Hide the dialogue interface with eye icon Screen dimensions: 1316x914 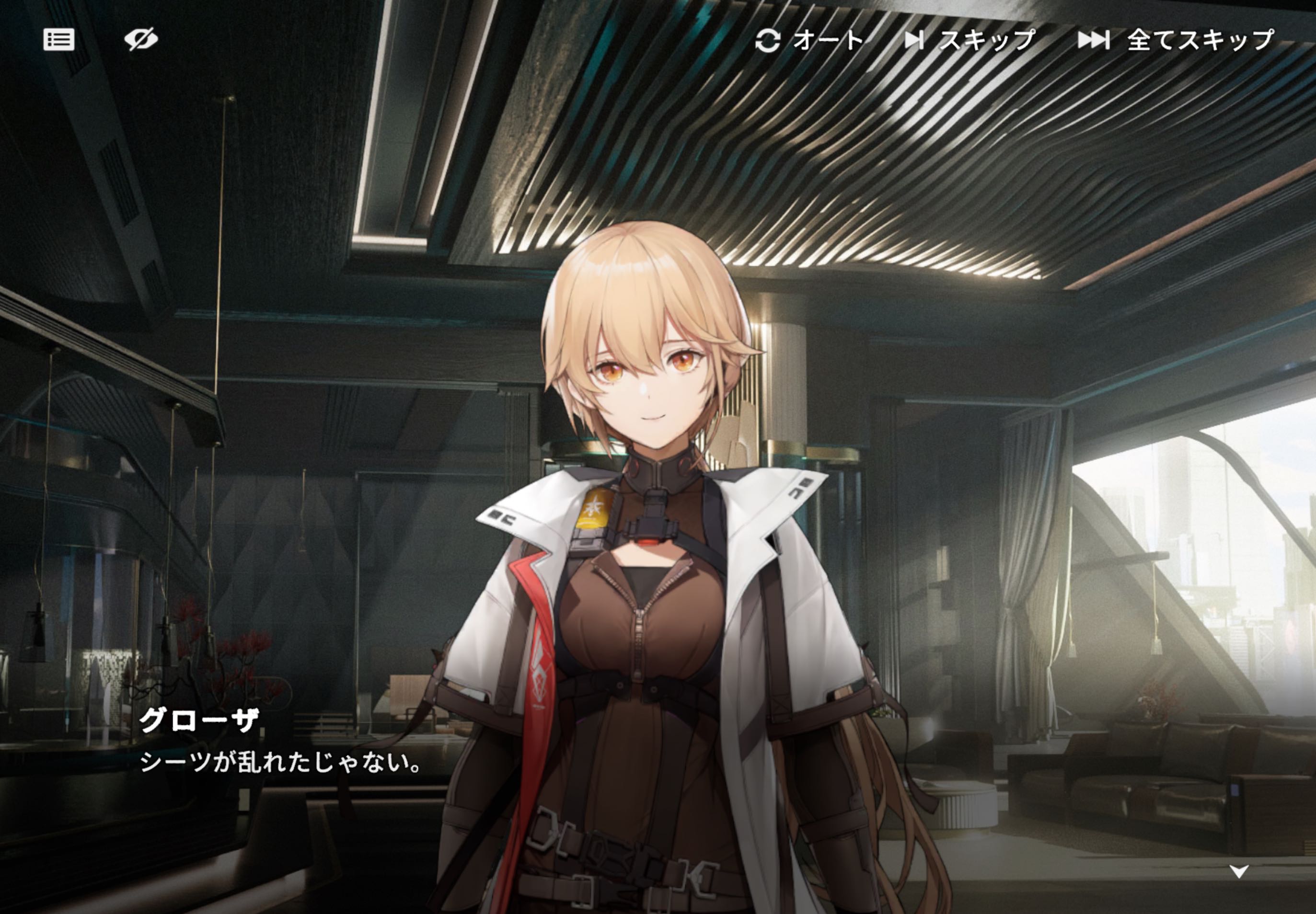(x=141, y=39)
